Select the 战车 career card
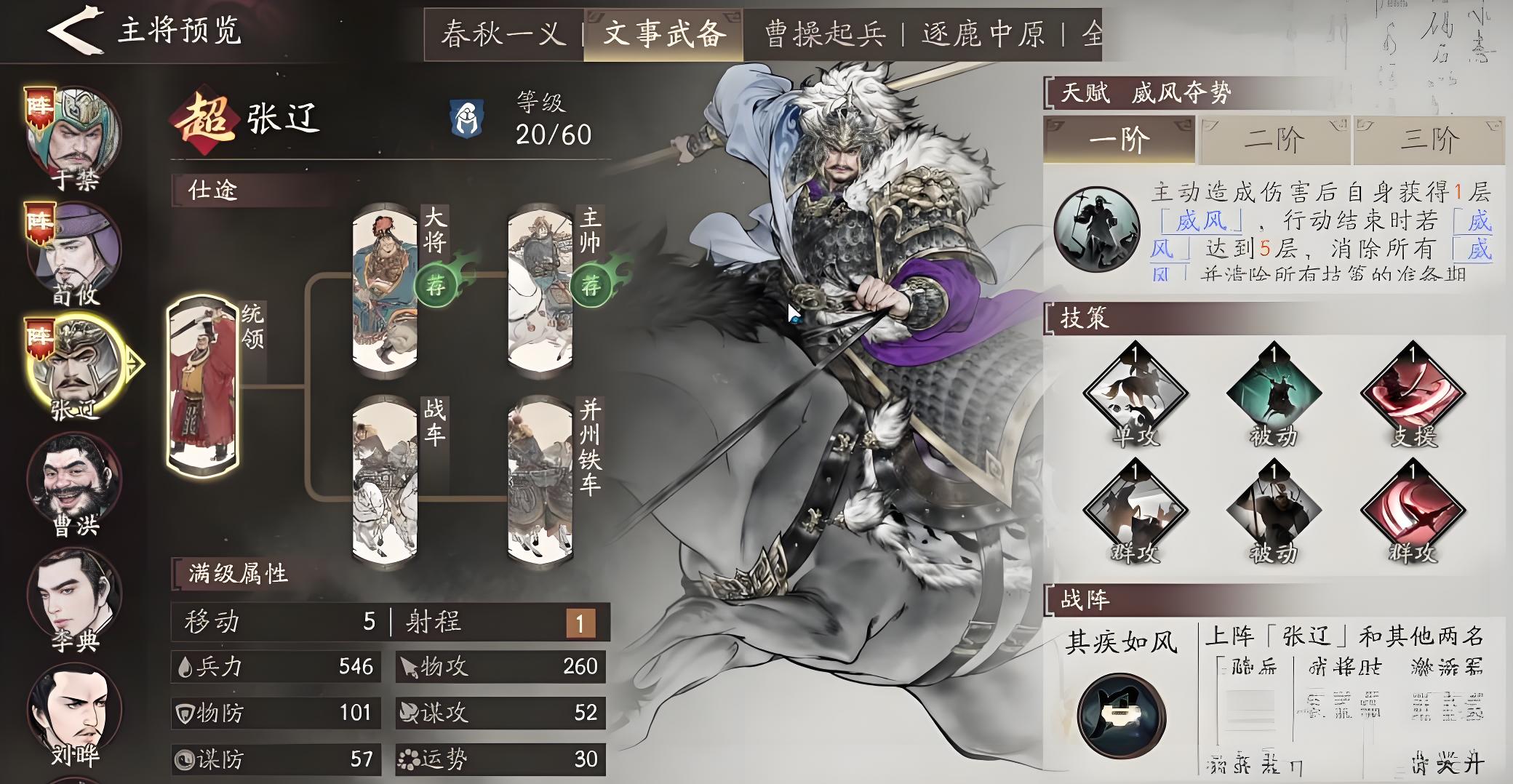This screenshot has width=1513, height=784. 385,480
